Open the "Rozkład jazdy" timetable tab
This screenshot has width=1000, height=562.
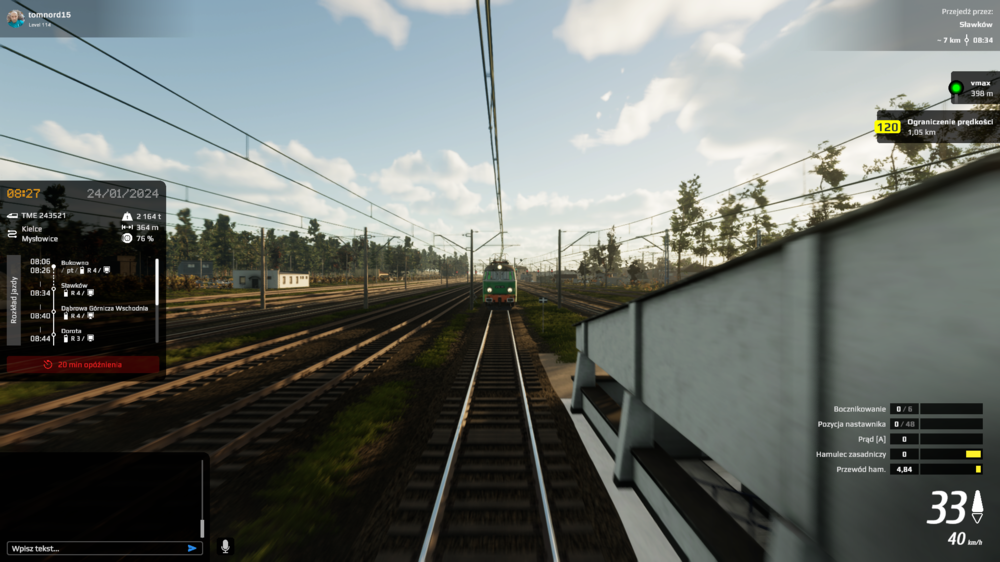tap(13, 299)
